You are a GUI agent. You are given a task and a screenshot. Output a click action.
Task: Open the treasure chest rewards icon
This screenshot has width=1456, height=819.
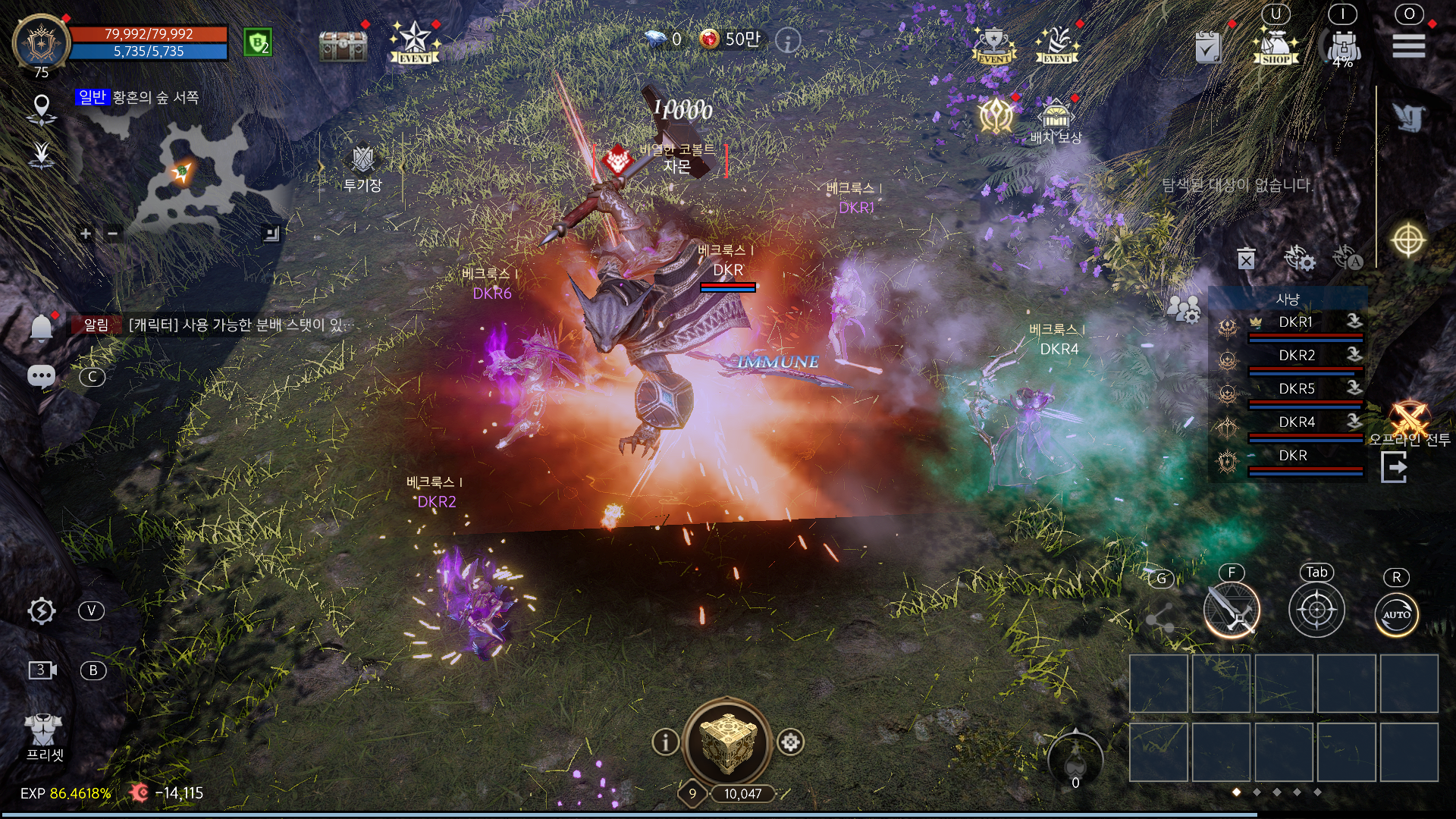343,45
